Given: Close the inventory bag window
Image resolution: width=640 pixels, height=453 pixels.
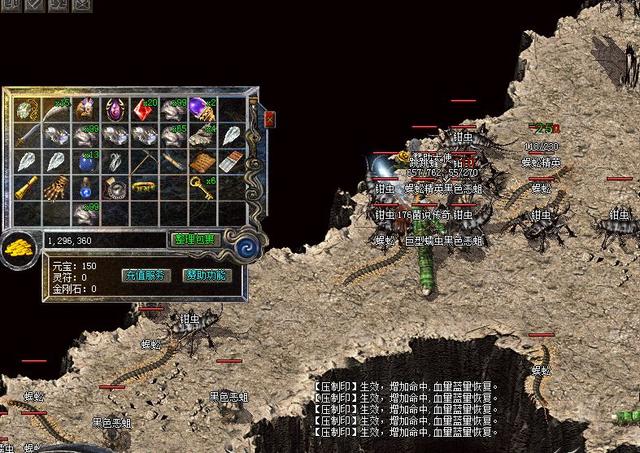Looking at the screenshot, I should 269,118.
